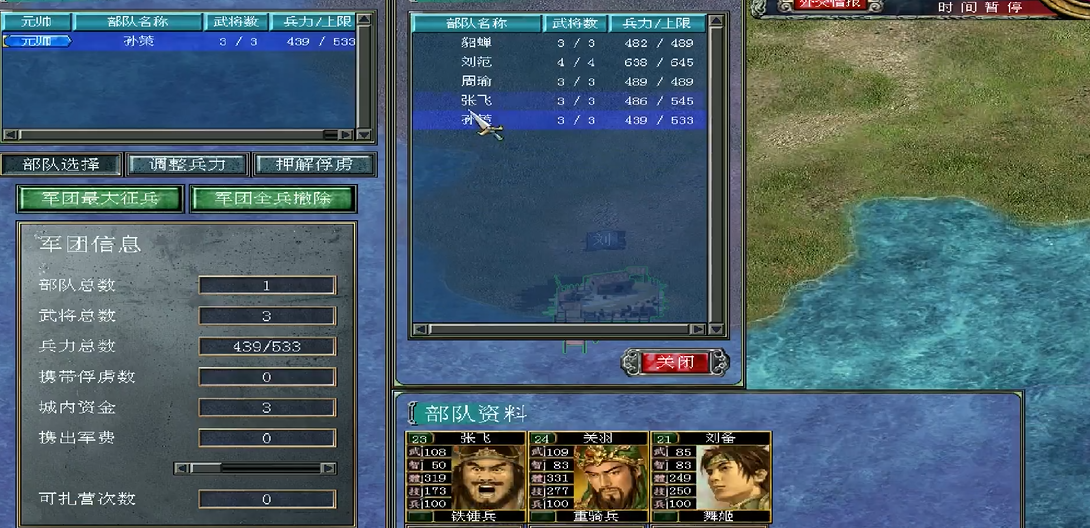Activate 军团最大征兵 max recruit
The image size is (1090, 528).
(101, 198)
